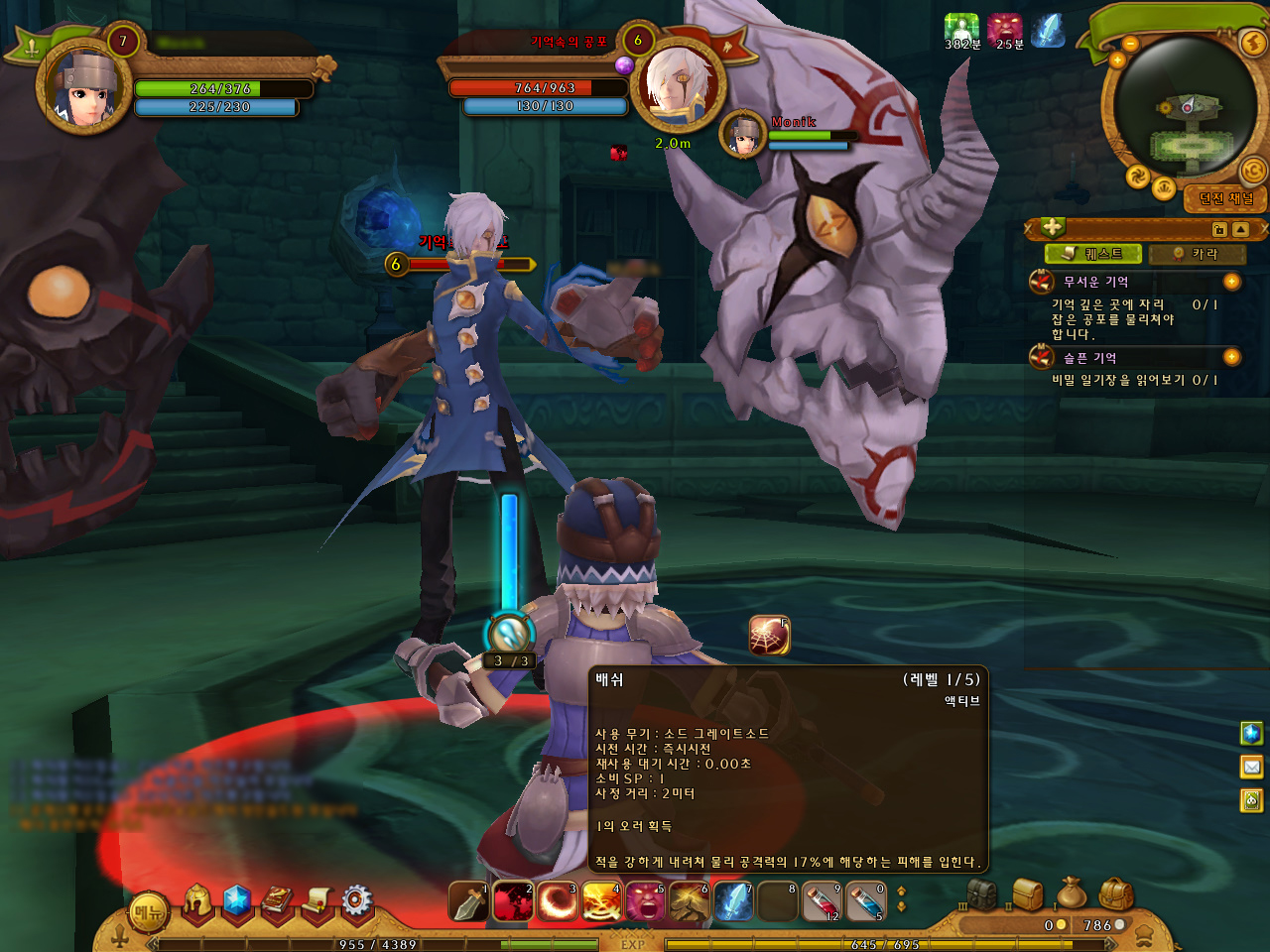Open the helmet character equipment icon
Viewport: 1270px width, 952px height.
(x=197, y=901)
